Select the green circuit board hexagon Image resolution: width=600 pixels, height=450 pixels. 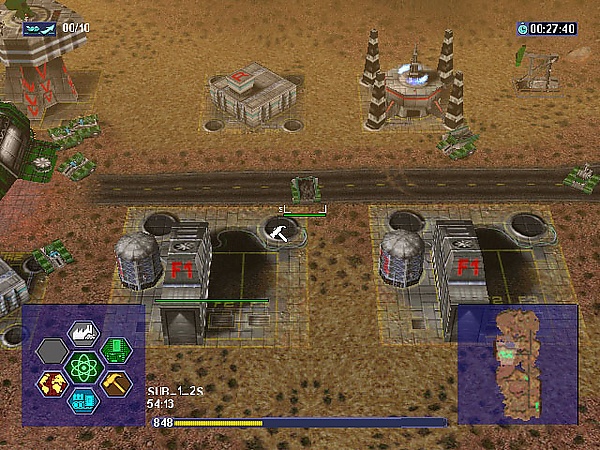pyautogui.click(x=116, y=350)
